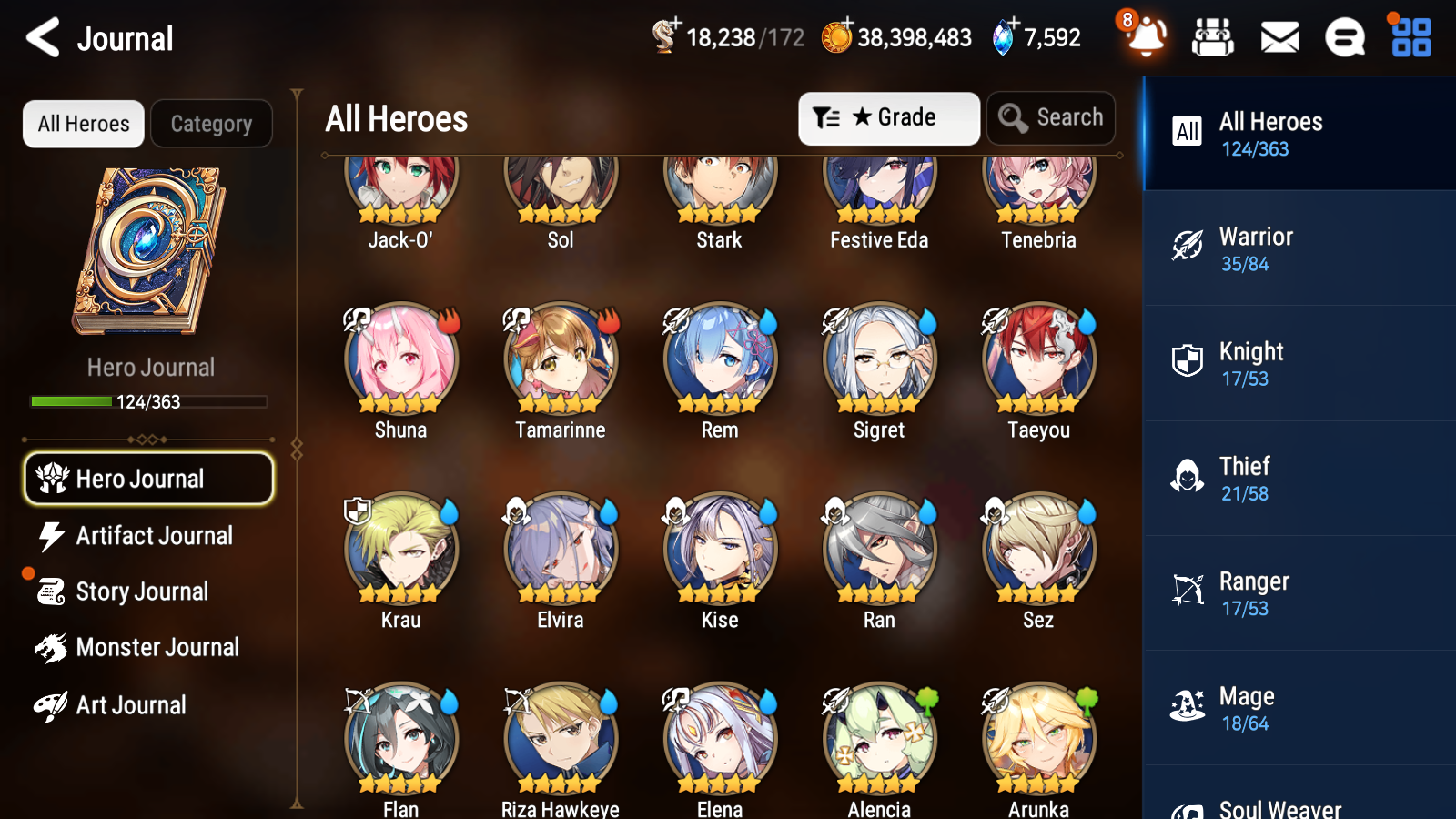Open the mail icon in top bar
Viewport: 1456px width, 819px height.
click(x=1279, y=37)
